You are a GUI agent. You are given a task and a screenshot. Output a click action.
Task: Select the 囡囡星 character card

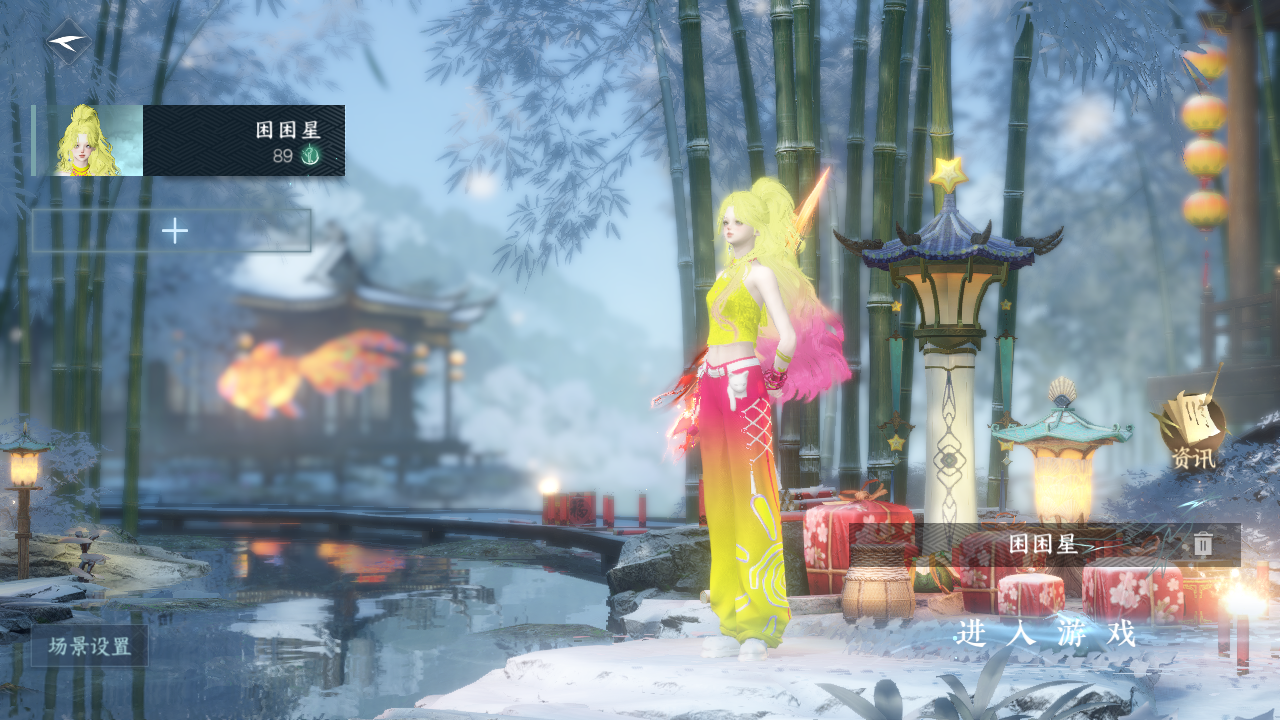190,141
